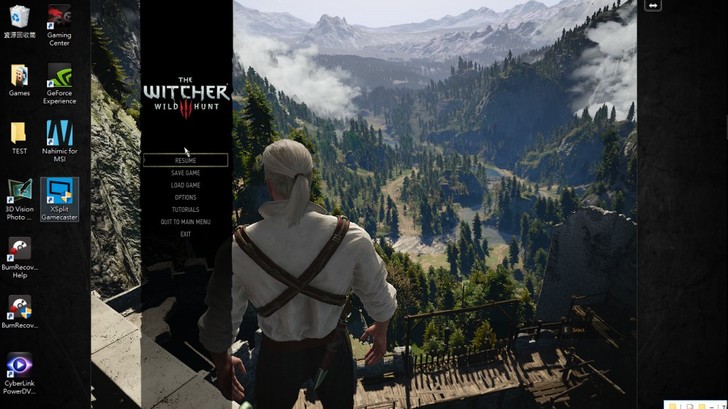Screen dimensions: 728x409
Task: Open the Options menu
Action: (x=185, y=197)
